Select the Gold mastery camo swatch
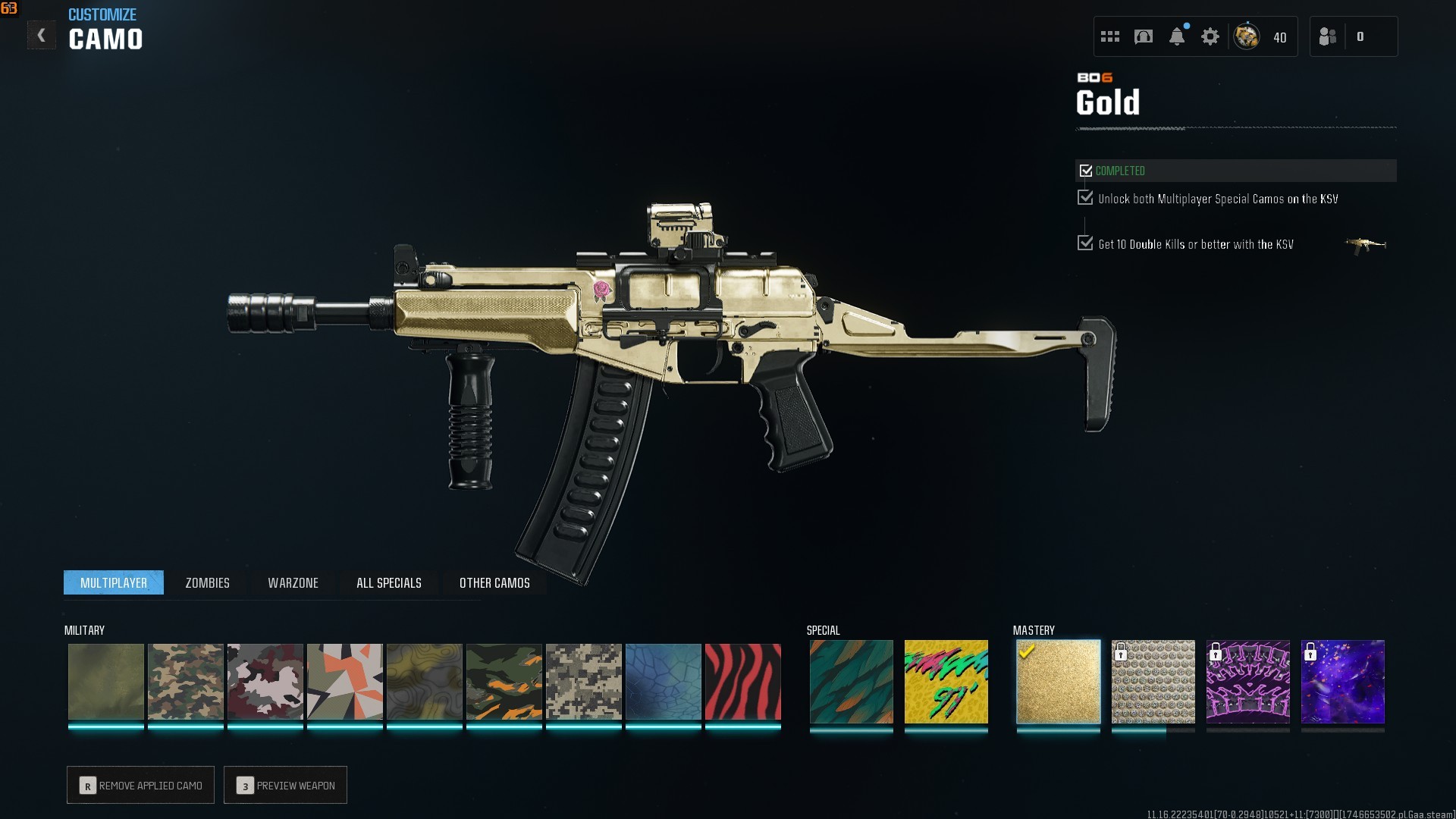The image size is (1456, 819). click(1058, 682)
